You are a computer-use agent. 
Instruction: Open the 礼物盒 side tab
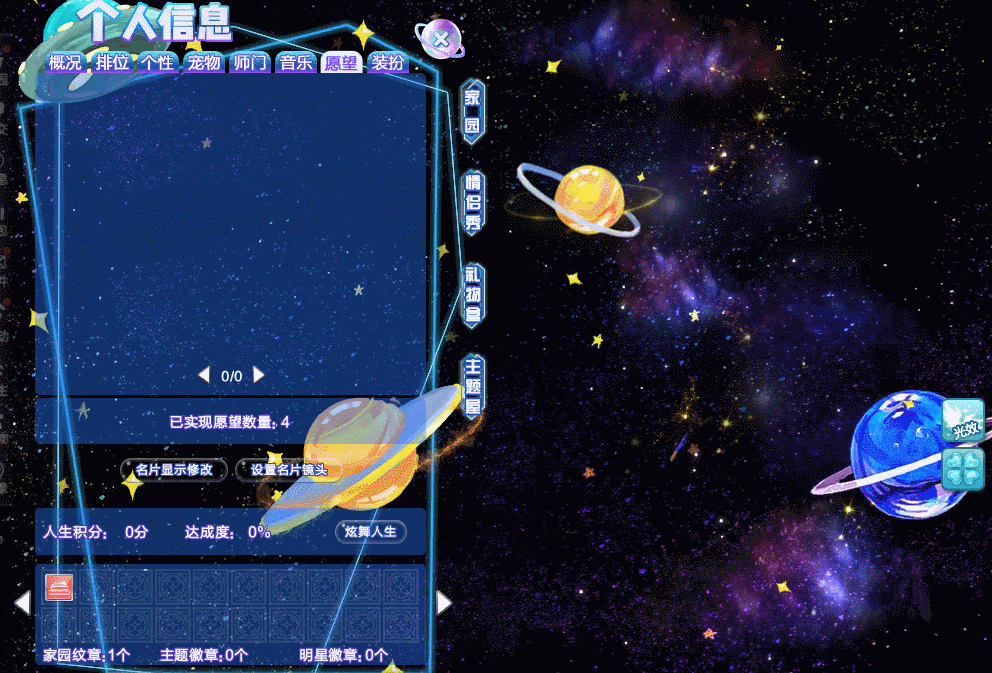coord(473,295)
